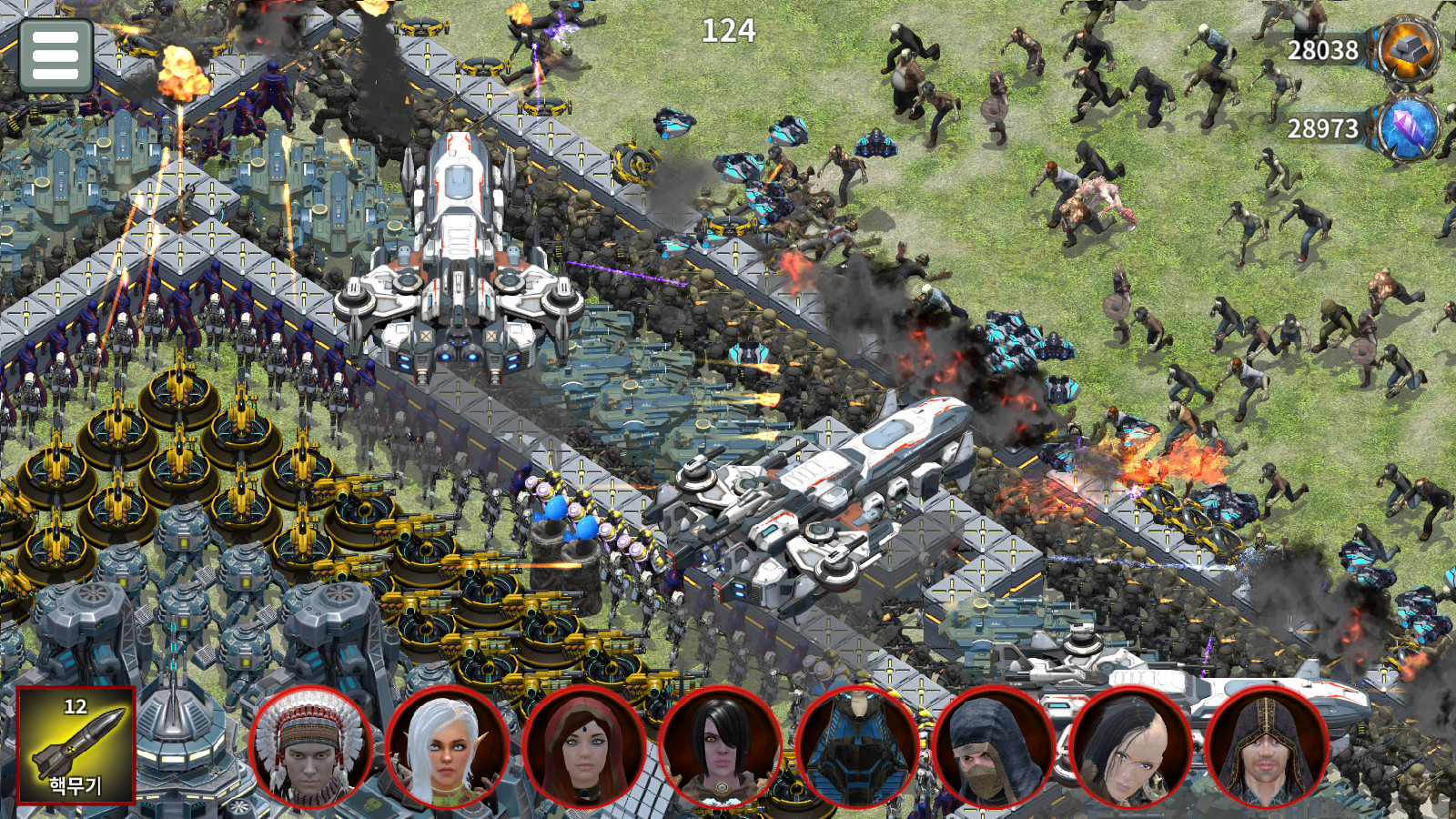Screen dimensions: 1456x819
Task: Select the large white battleship
Action: (x=819, y=491)
